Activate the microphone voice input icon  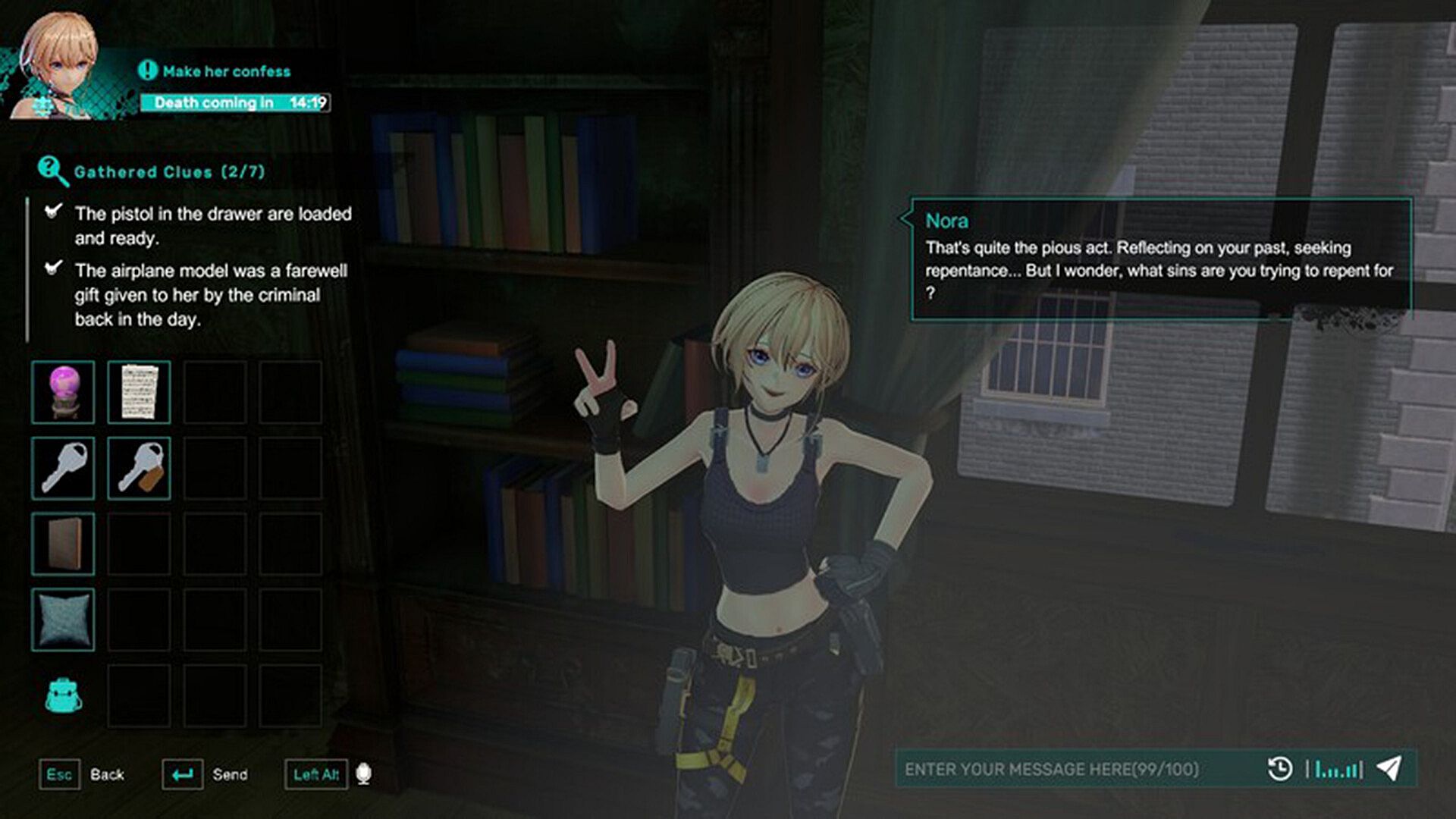tap(363, 774)
